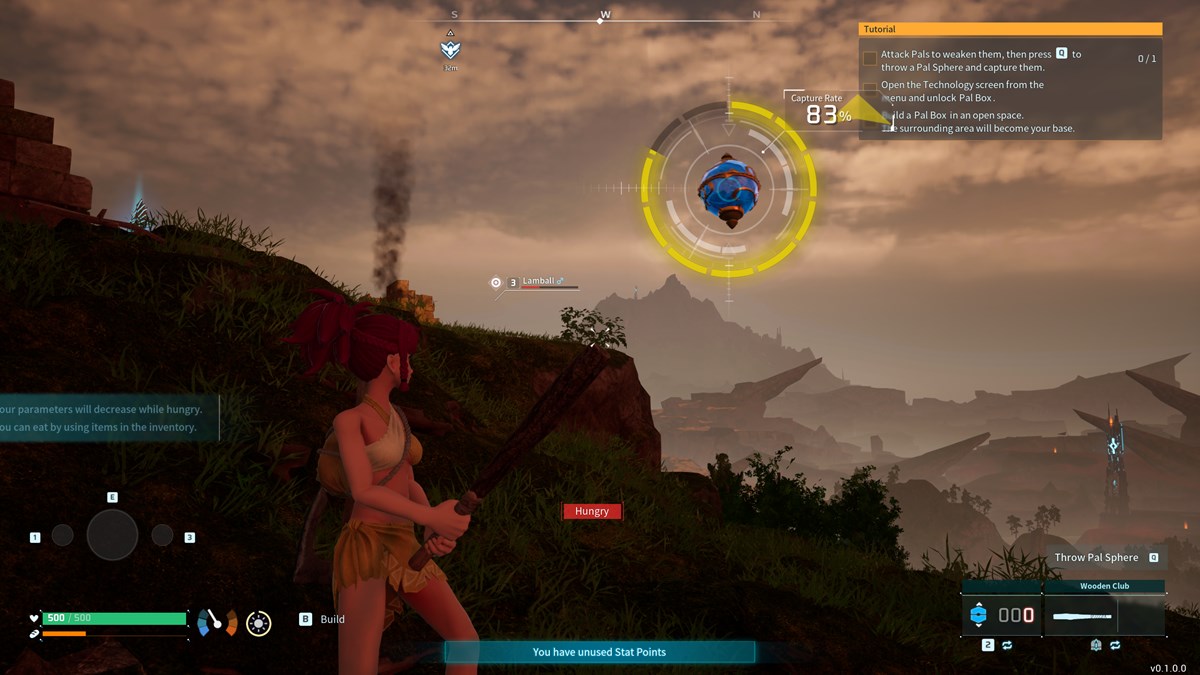
Task: Click the Tutorial panel header
Action: click(x=1010, y=30)
